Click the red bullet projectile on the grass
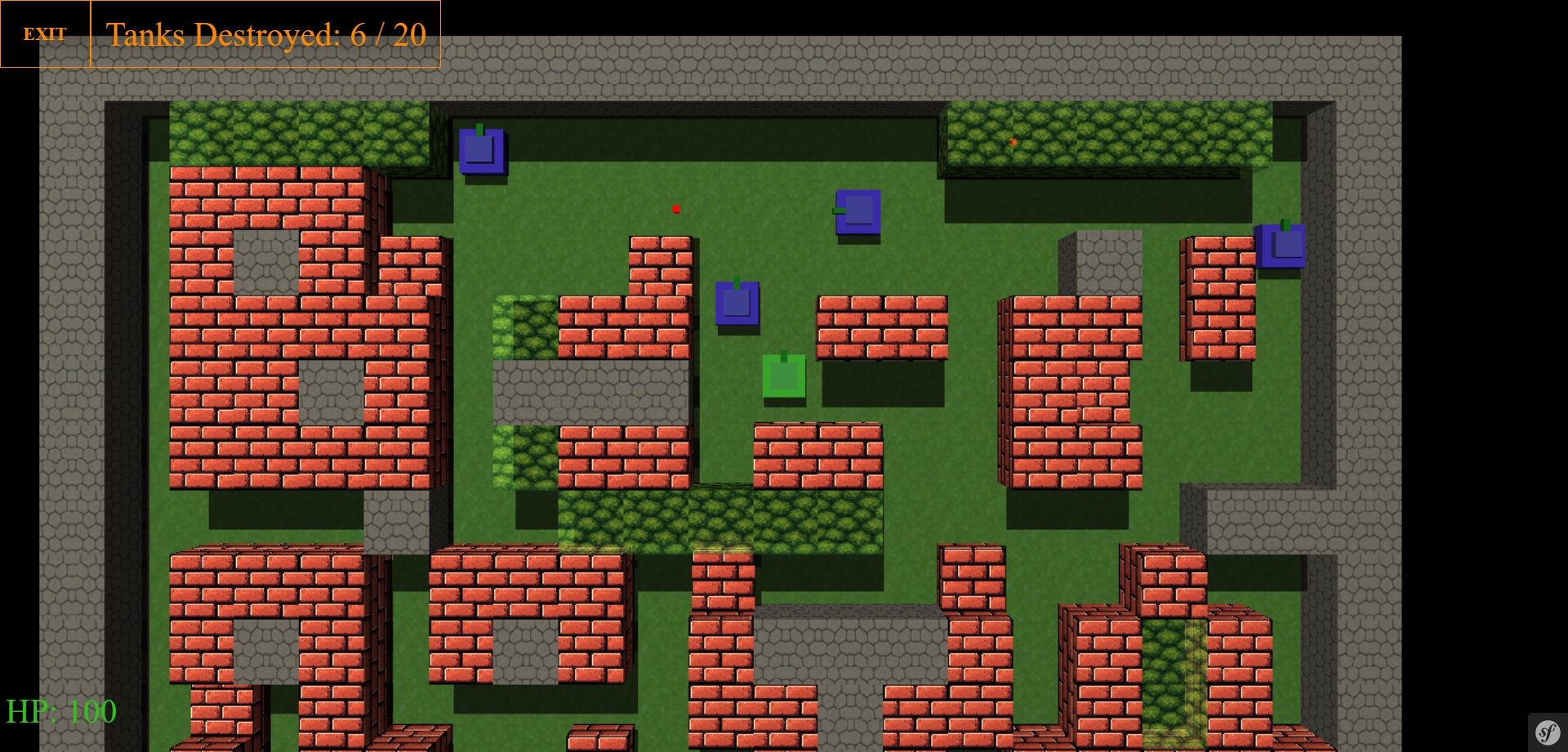The image size is (1568, 752). click(677, 209)
